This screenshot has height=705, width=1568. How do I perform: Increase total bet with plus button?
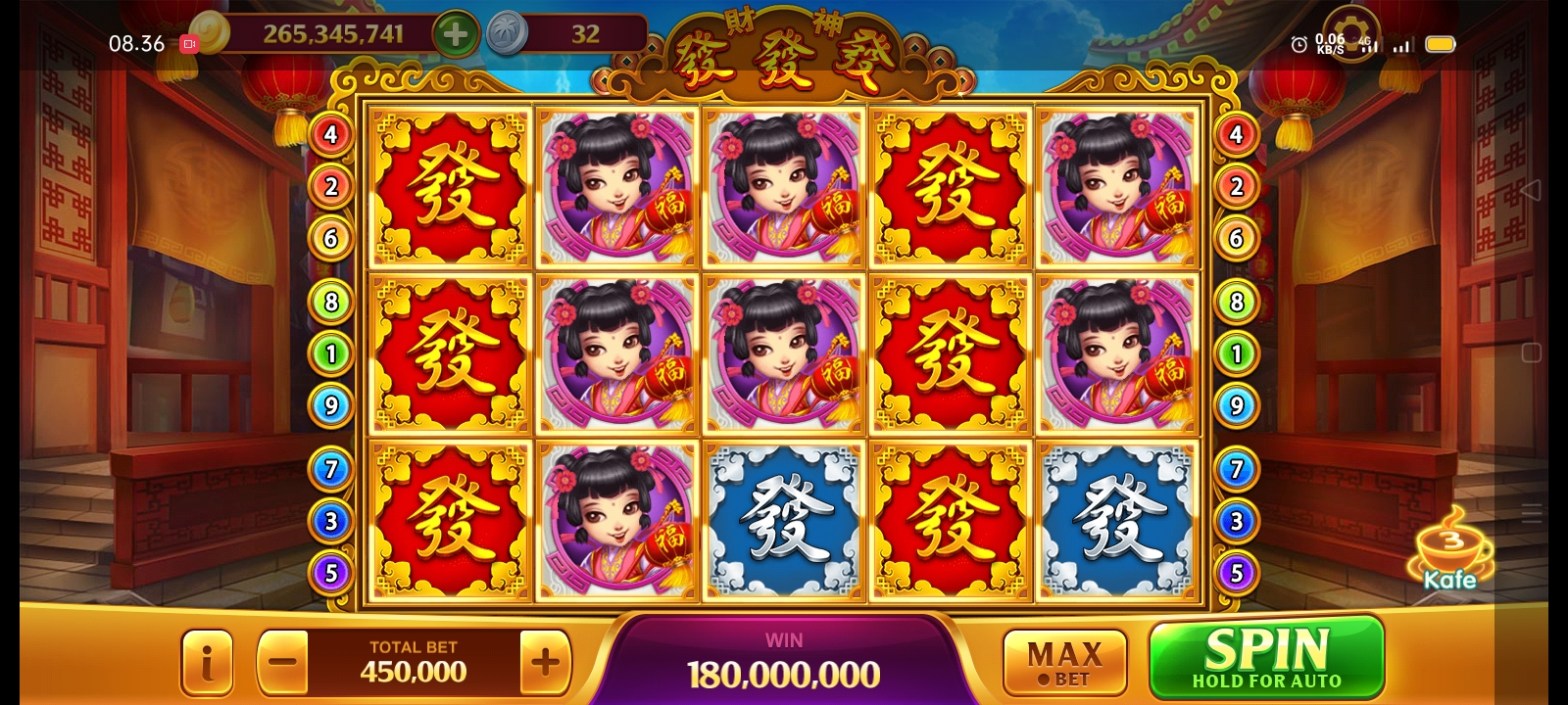(545, 662)
